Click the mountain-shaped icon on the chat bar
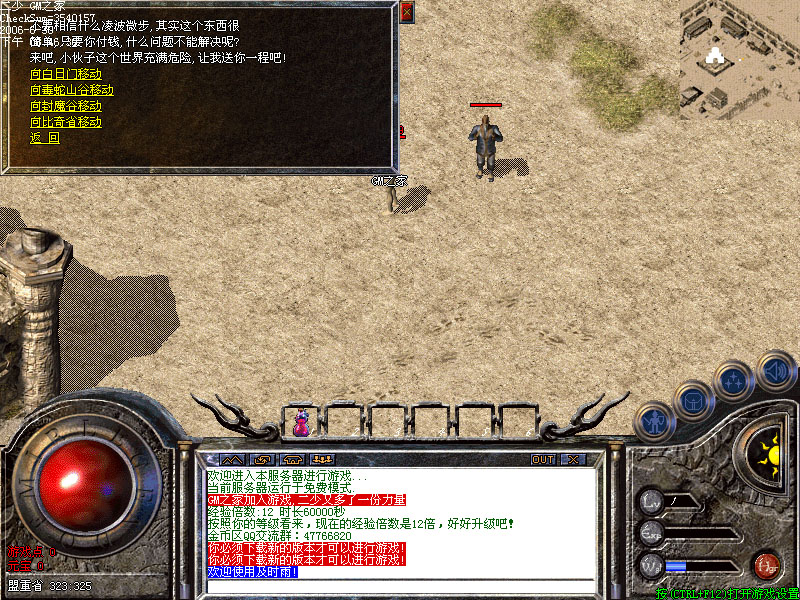 (x=231, y=460)
